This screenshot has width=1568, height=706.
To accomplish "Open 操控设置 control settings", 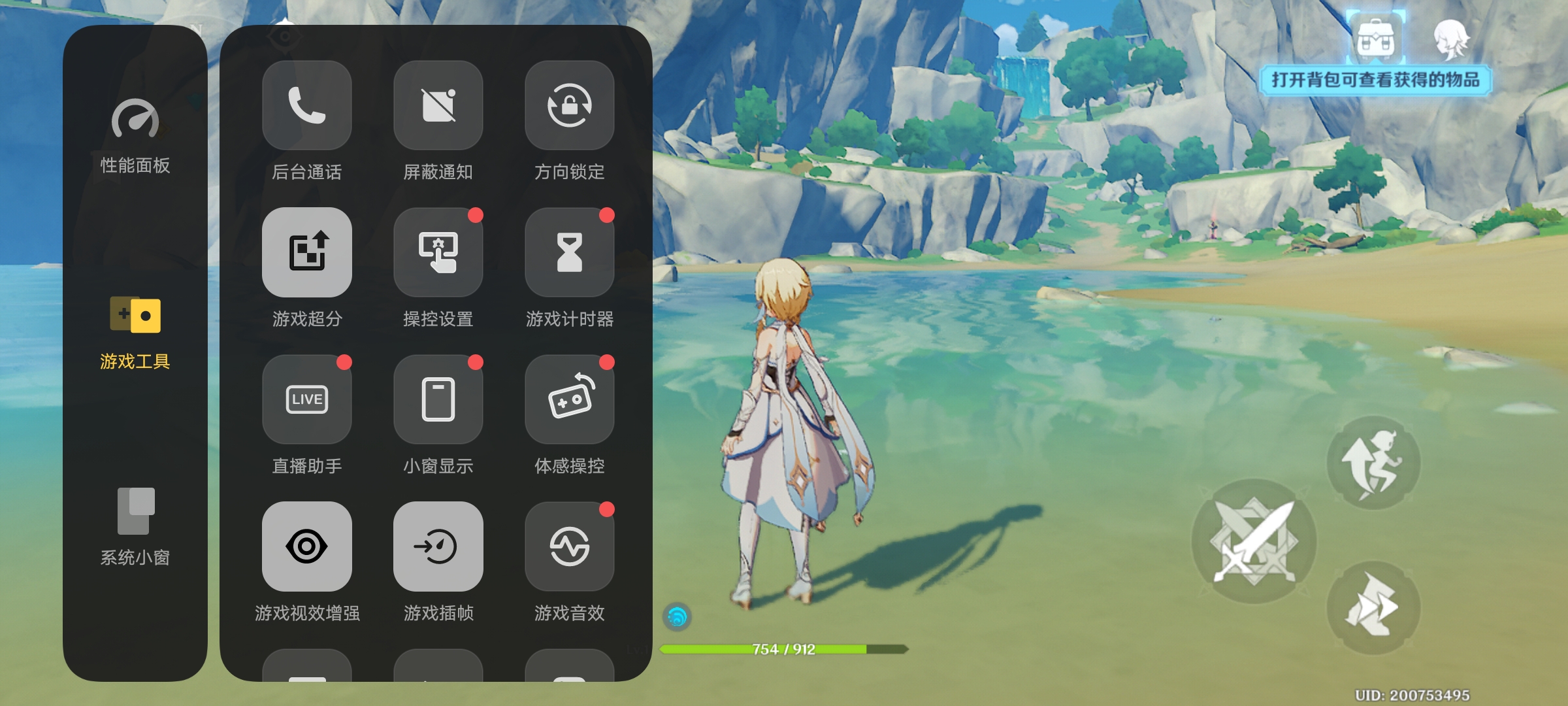I will pyautogui.click(x=438, y=252).
